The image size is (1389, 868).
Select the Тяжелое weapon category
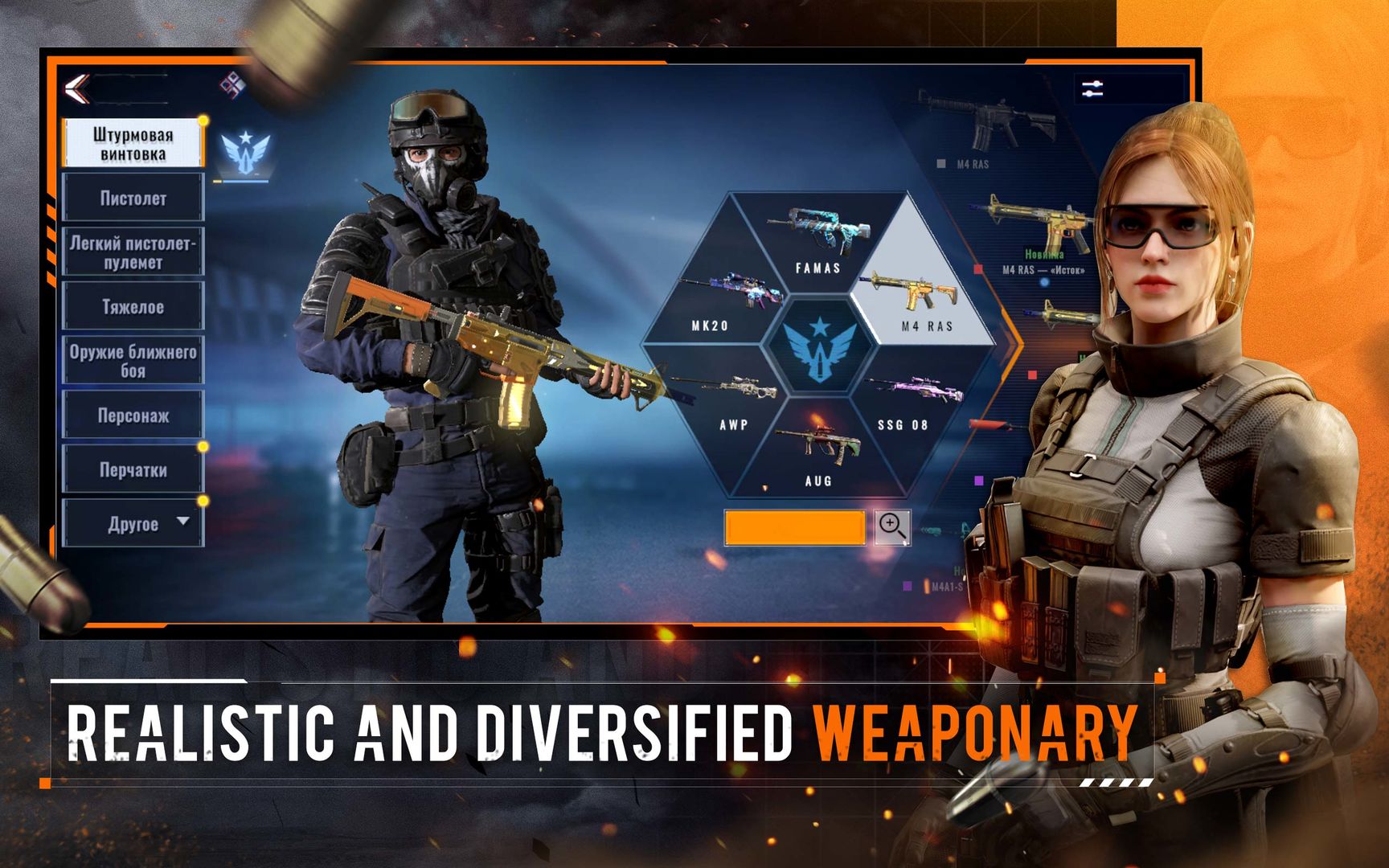pyautogui.click(x=133, y=307)
